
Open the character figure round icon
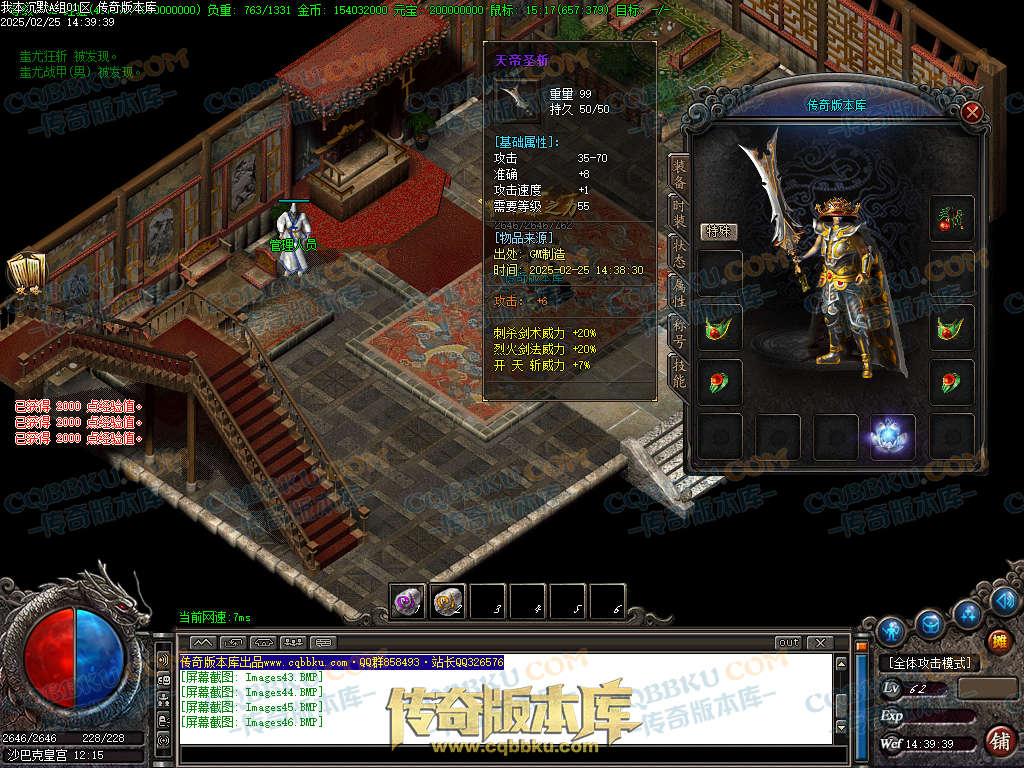click(x=890, y=630)
